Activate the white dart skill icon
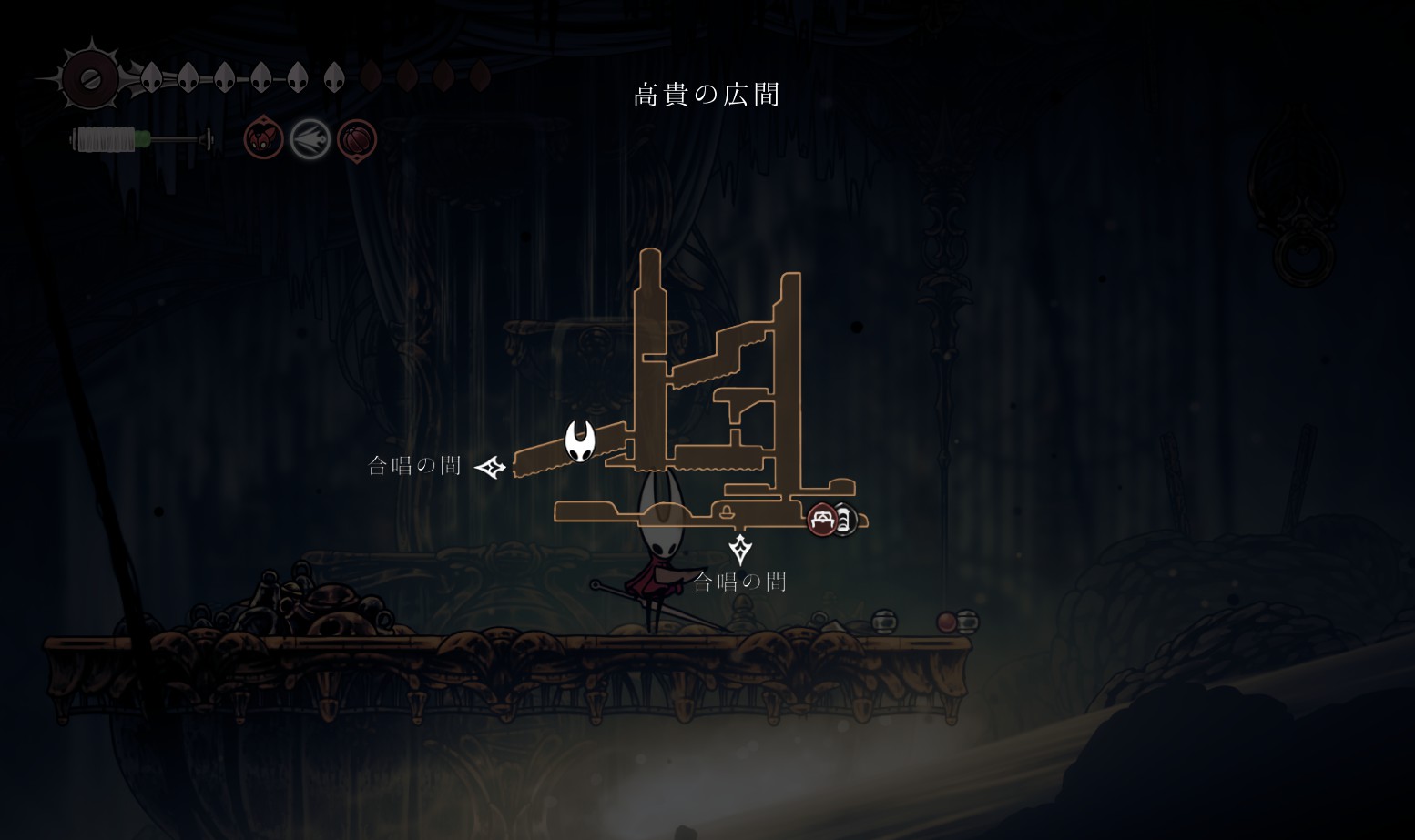Screen dimensions: 1415x840 310,140
